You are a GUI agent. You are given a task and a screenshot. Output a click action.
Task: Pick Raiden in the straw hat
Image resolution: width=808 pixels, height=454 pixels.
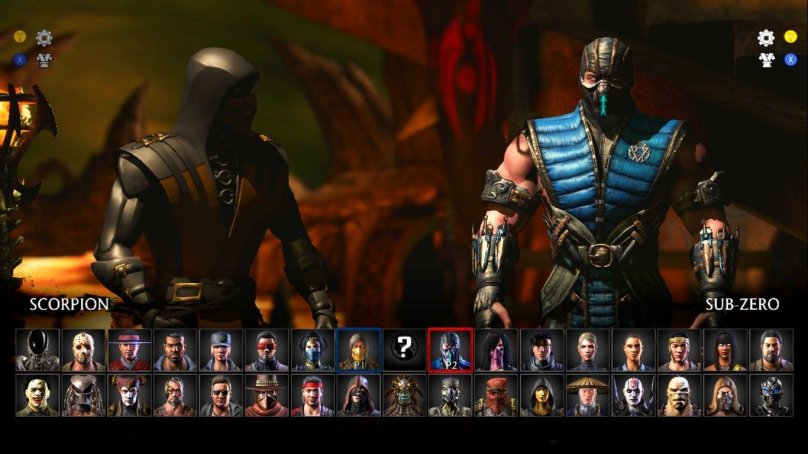pos(588,396)
